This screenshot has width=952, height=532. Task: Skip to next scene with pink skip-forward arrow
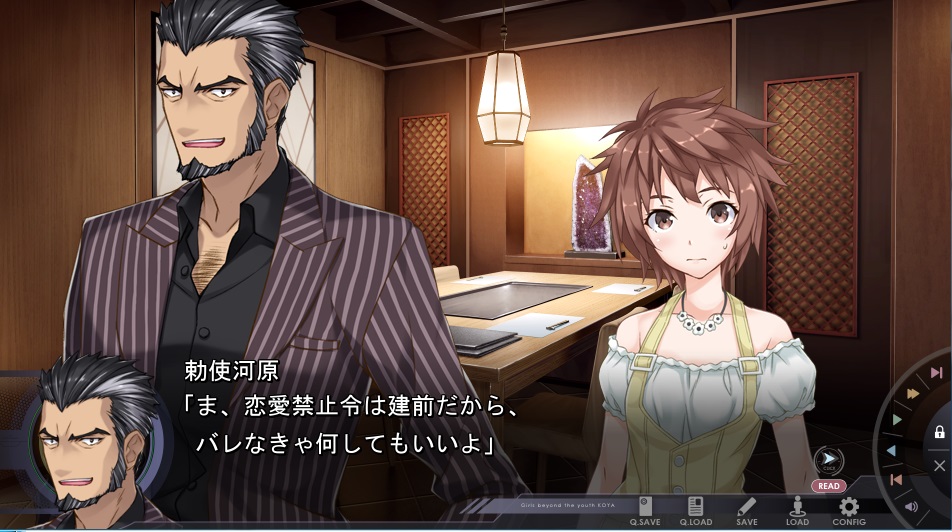(x=936, y=373)
